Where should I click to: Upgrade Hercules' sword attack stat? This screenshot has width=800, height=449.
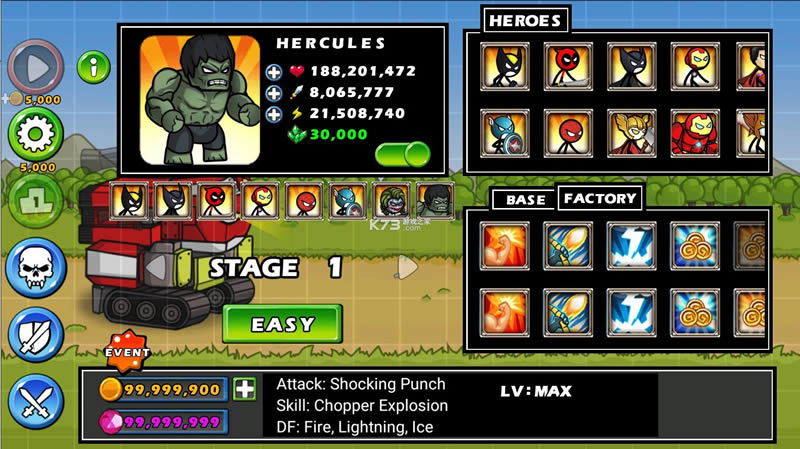coord(274,93)
